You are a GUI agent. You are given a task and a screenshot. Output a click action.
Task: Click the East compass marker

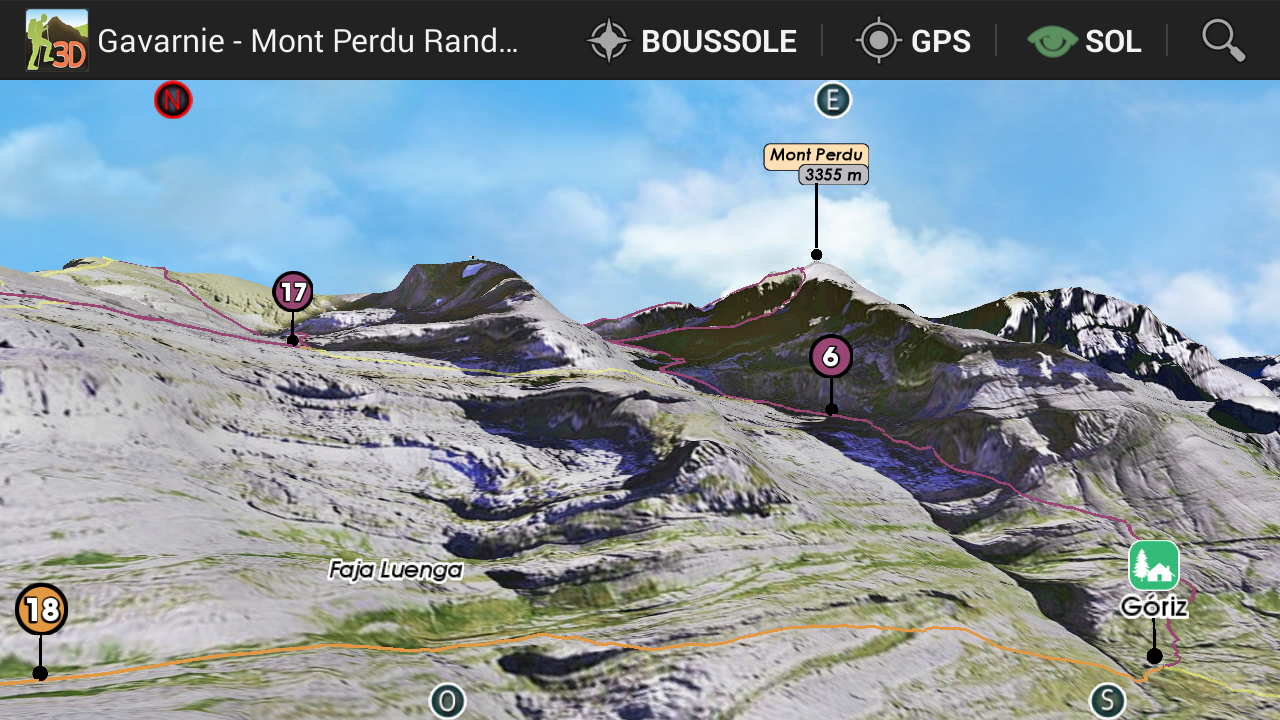click(832, 100)
